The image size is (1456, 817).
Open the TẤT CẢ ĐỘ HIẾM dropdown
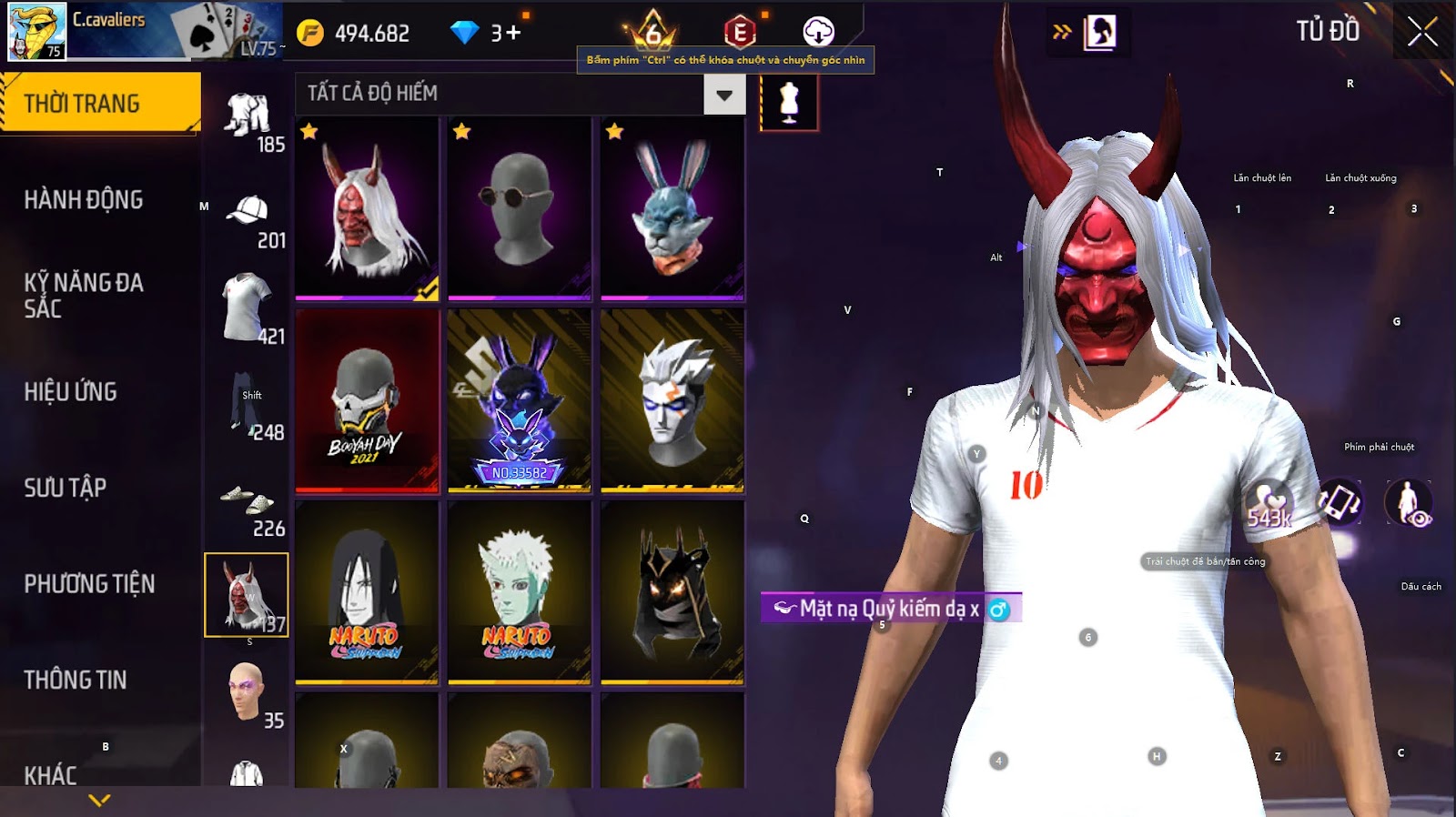724,95
